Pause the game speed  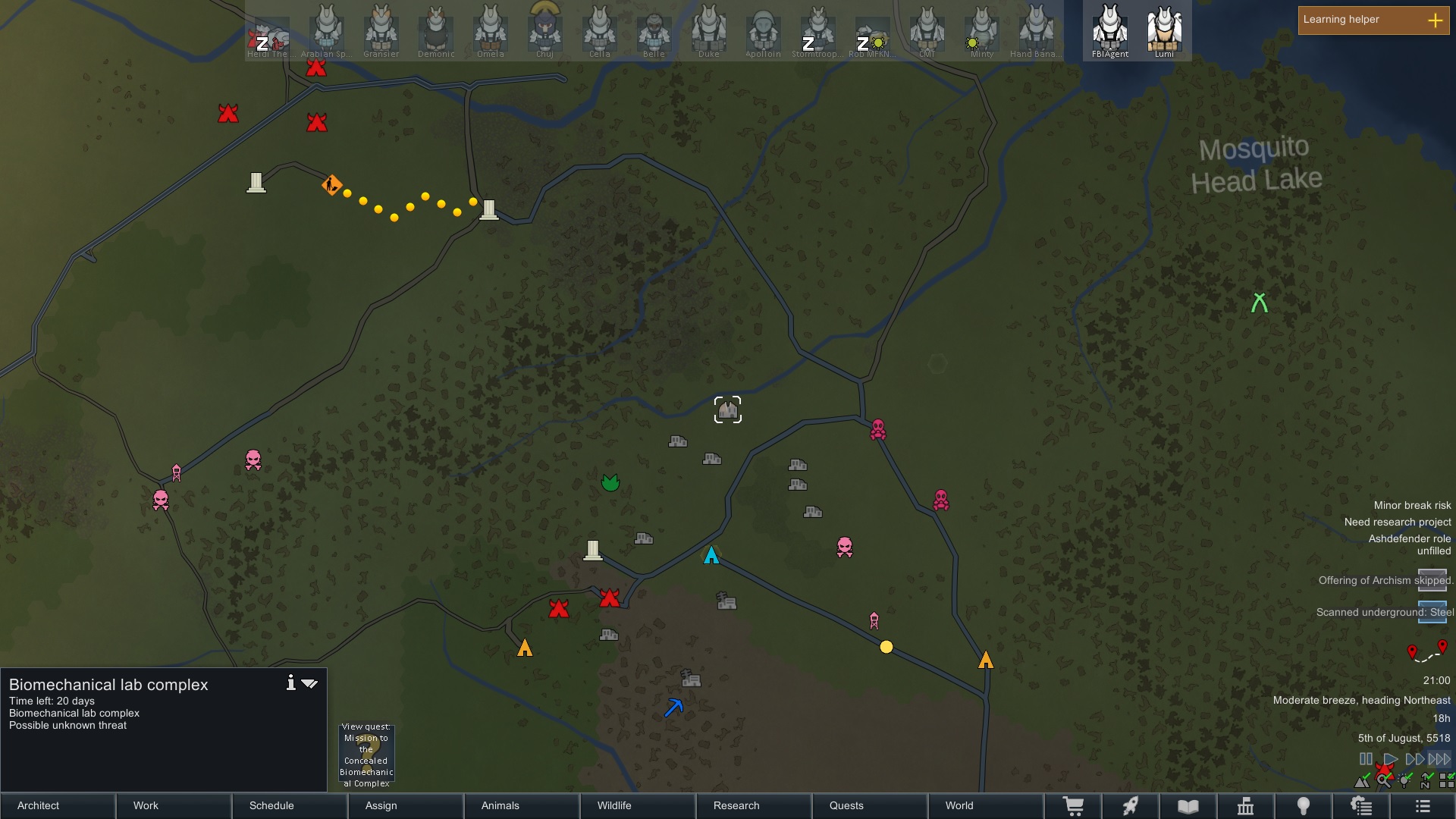1366,759
